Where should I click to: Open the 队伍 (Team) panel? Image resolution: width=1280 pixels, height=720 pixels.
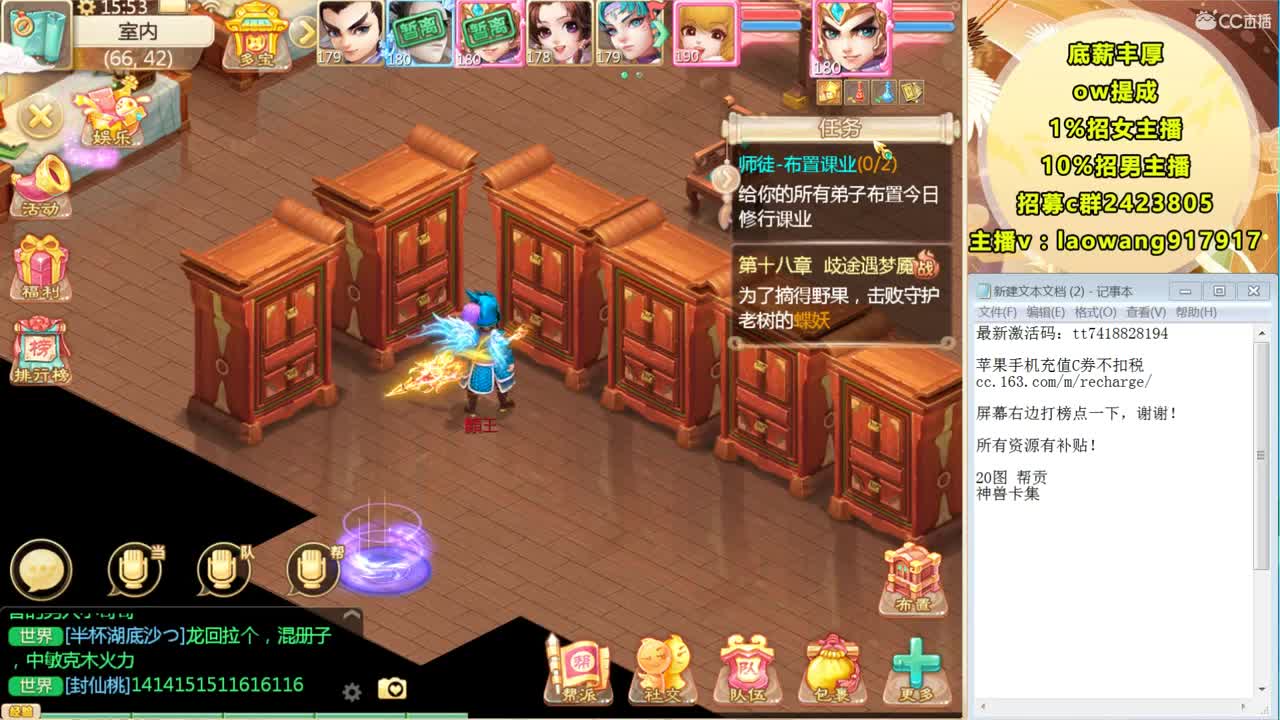(x=748, y=665)
